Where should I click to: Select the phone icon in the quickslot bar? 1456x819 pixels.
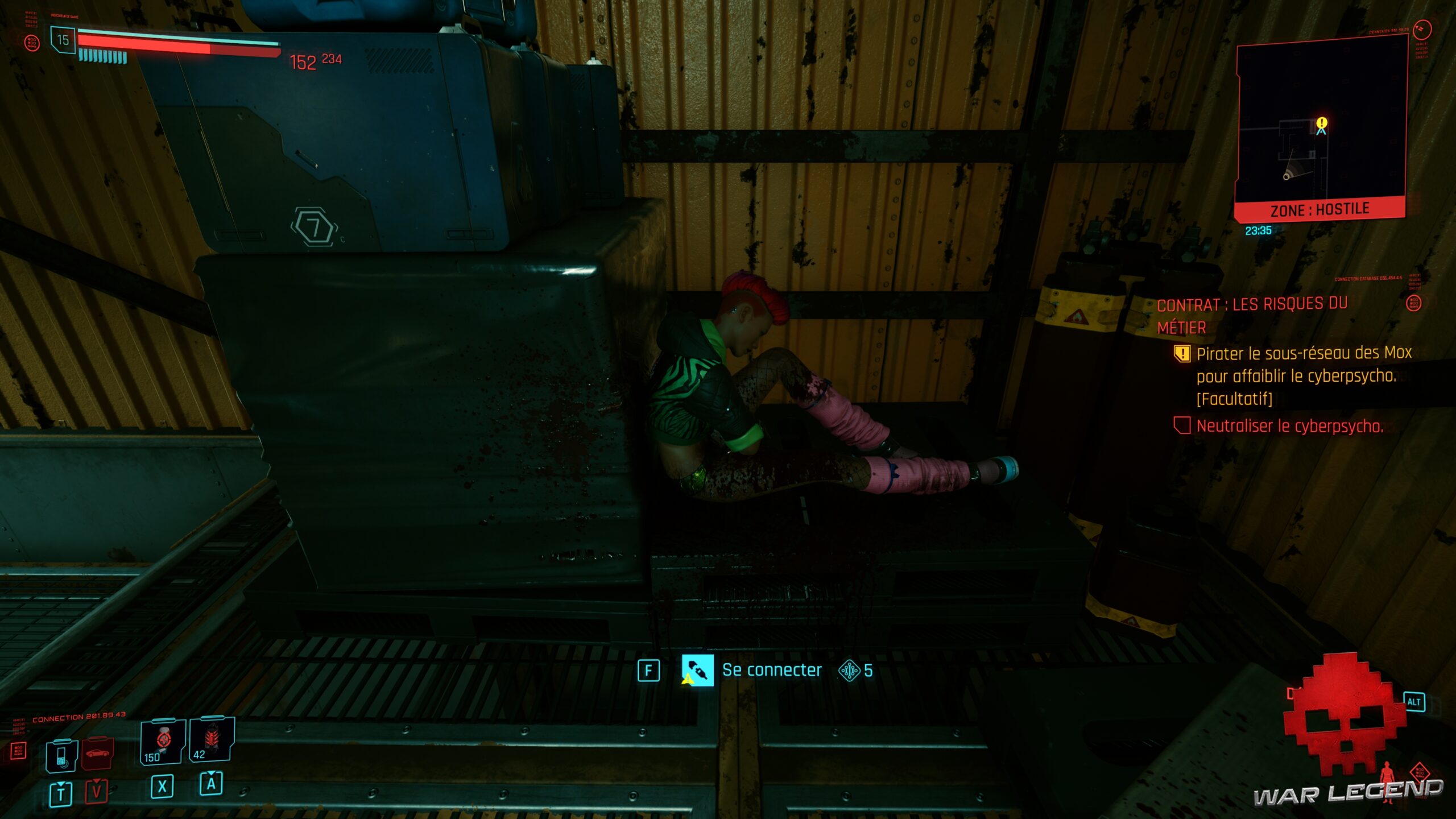pyautogui.click(x=61, y=755)
